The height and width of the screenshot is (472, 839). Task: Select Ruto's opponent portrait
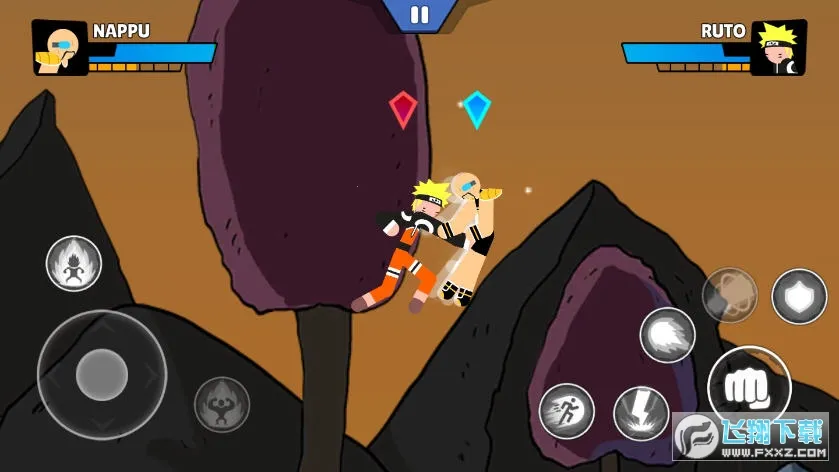778,47
